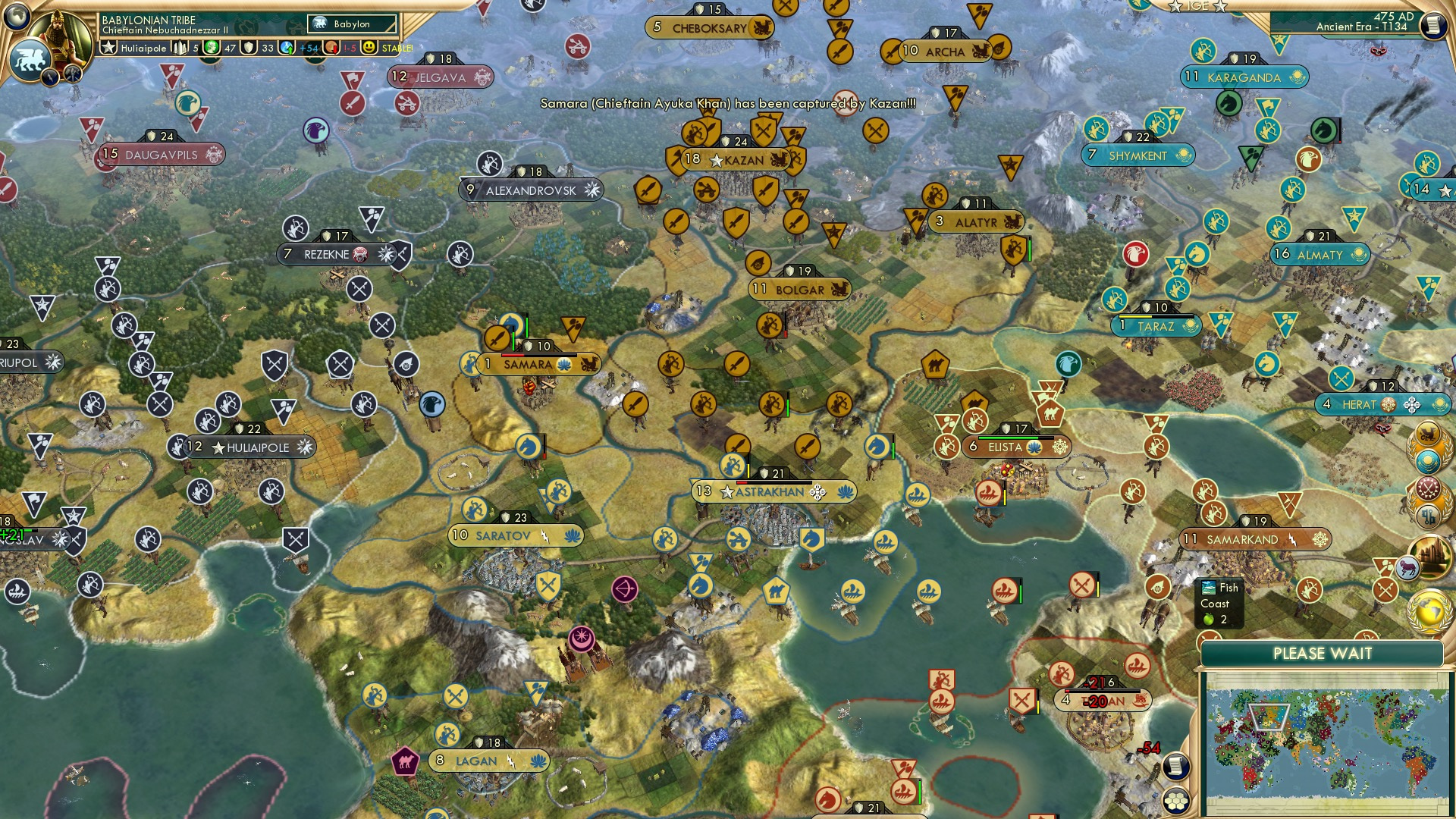Toggle the strategic view globe at top left
1456x819 pixels.
pos(16,17)
